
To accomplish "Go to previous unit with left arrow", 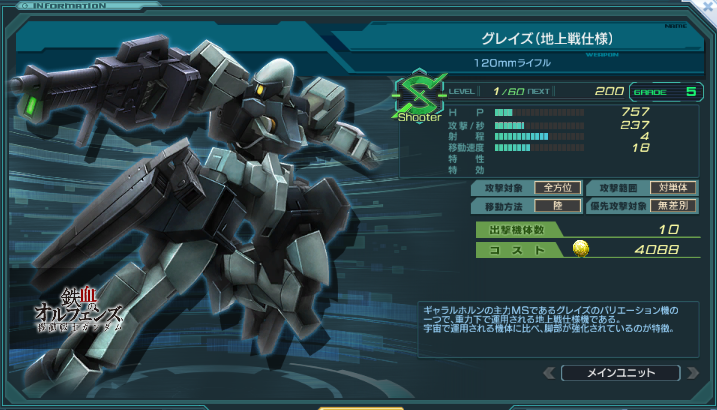I will 549,373.
